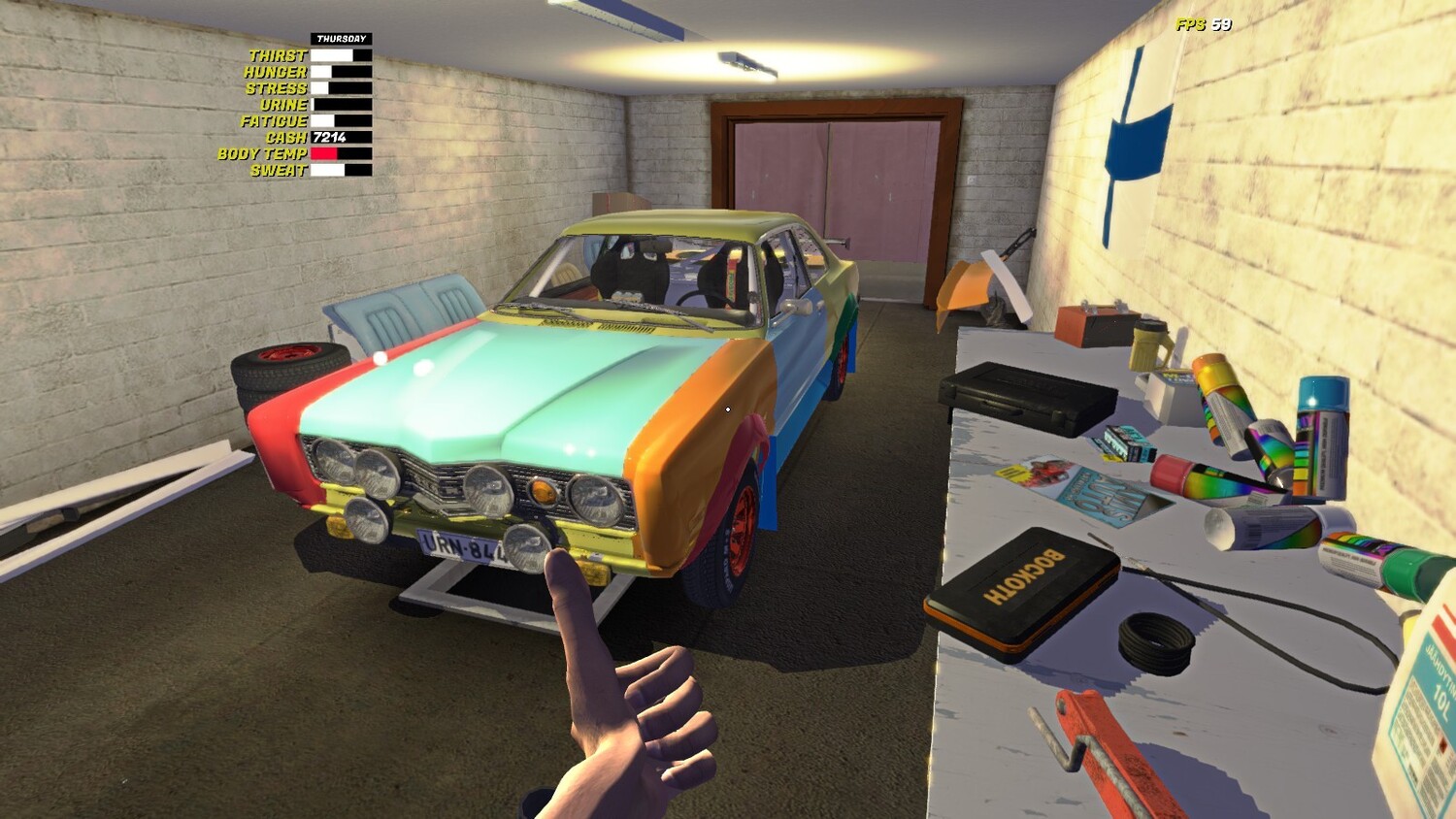Grab the black sealing tape roll
Screen dimensions: 1456x819
1155,640
